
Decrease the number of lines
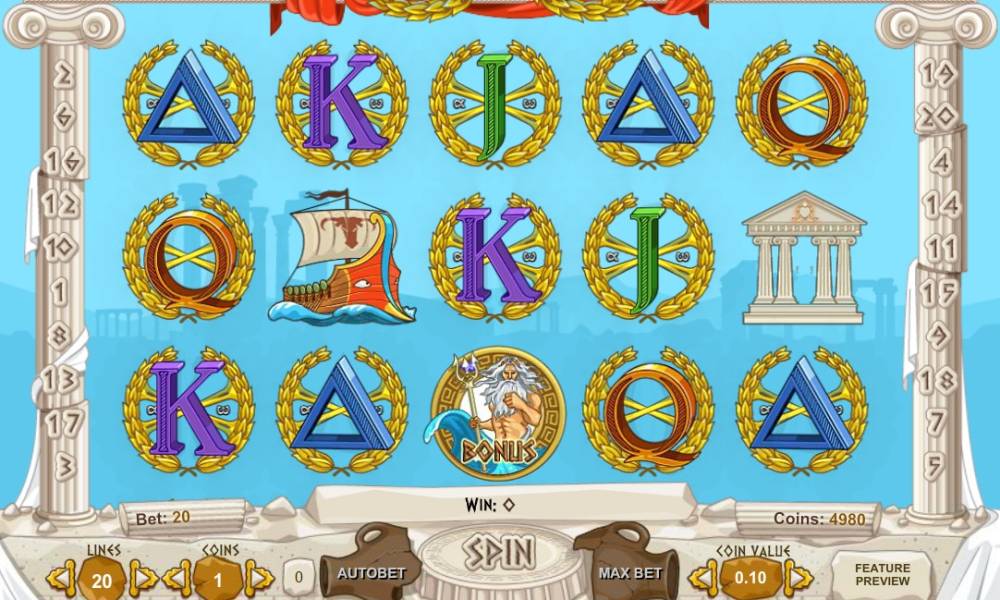[62, 577]
